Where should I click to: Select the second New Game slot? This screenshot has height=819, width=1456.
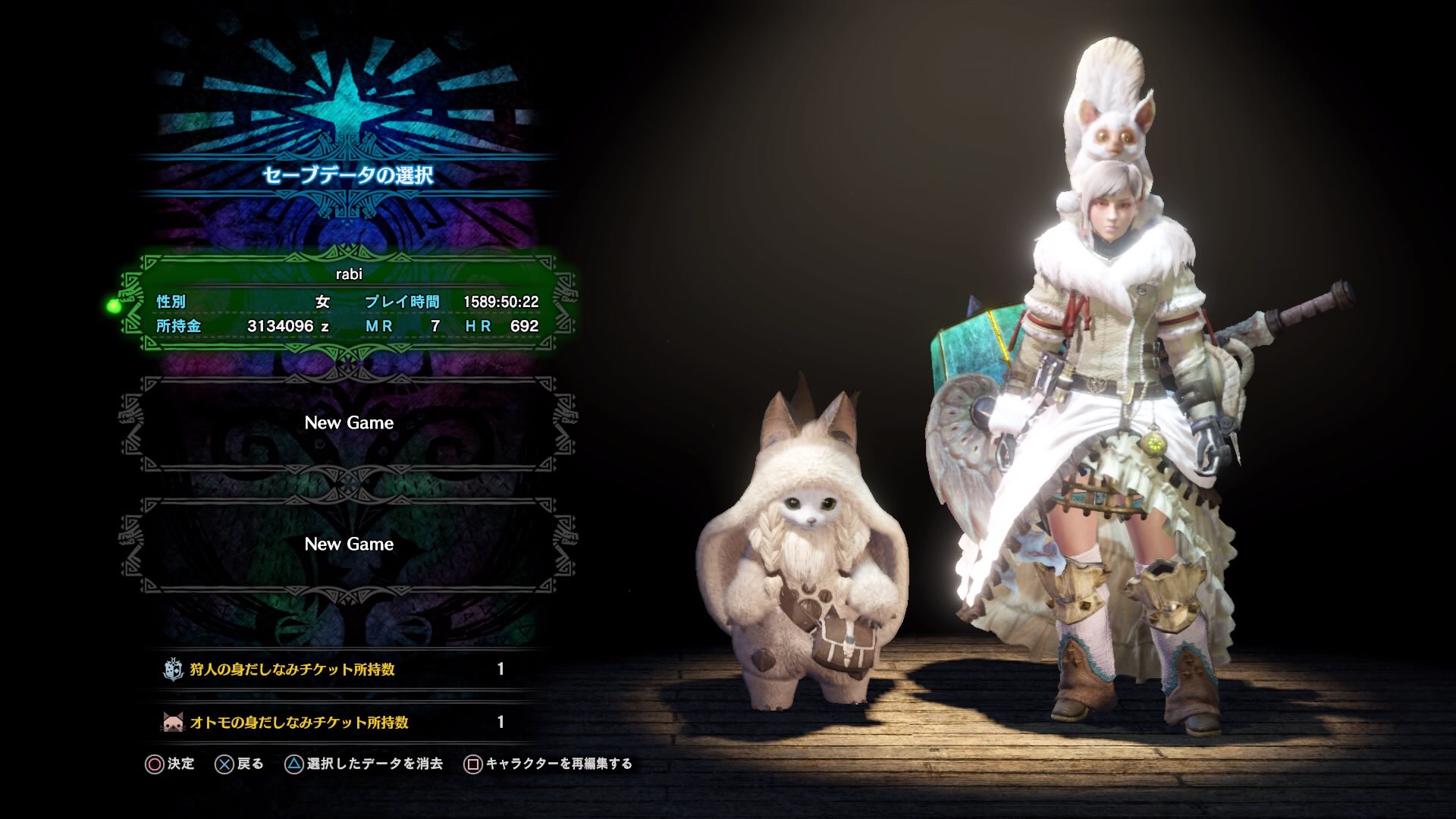[347, 544]
